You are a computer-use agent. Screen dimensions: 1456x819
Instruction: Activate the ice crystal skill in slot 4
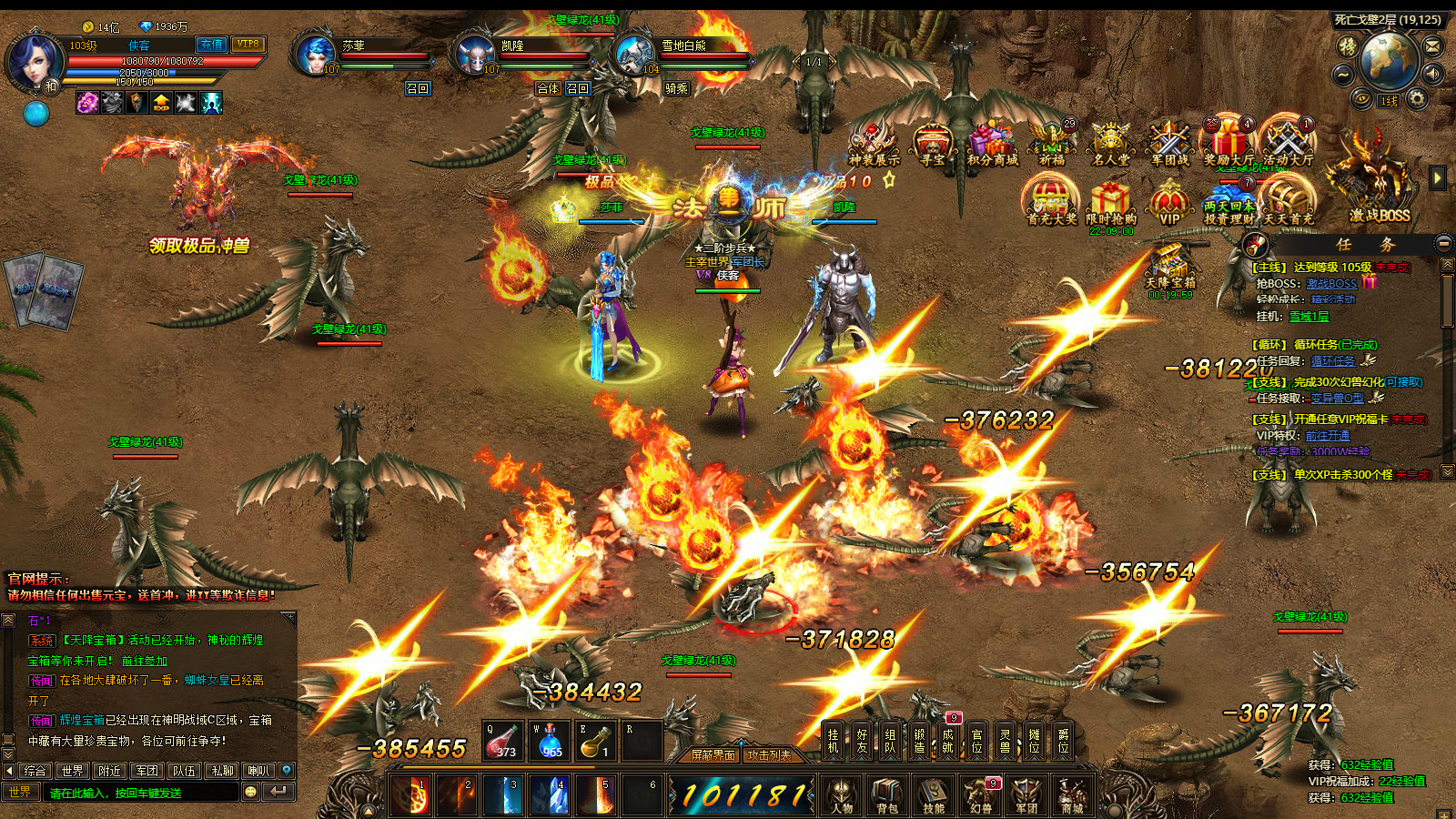click(x=550, y=795)
